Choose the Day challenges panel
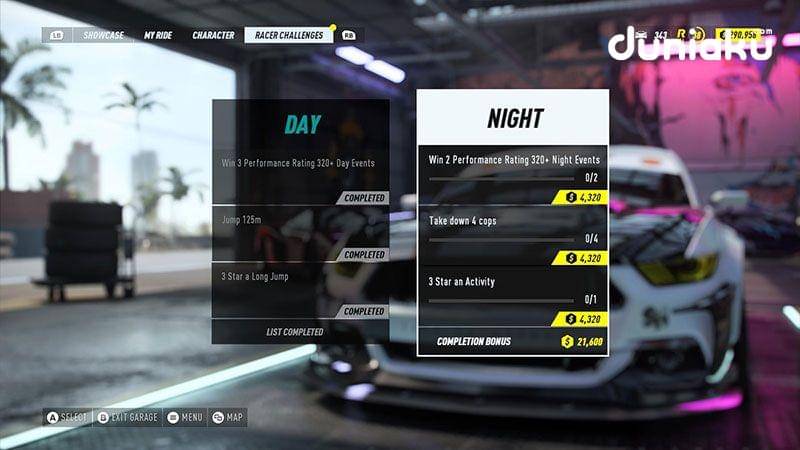 (x=301, y=124)
